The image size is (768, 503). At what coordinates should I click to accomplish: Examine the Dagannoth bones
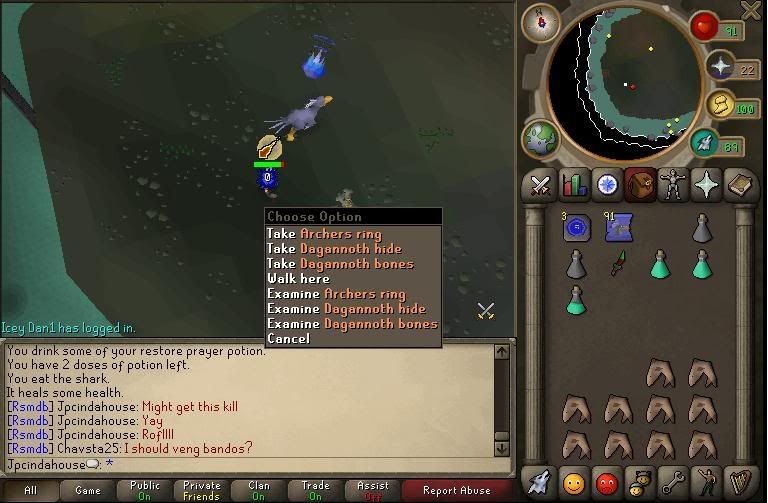[352, 324]
